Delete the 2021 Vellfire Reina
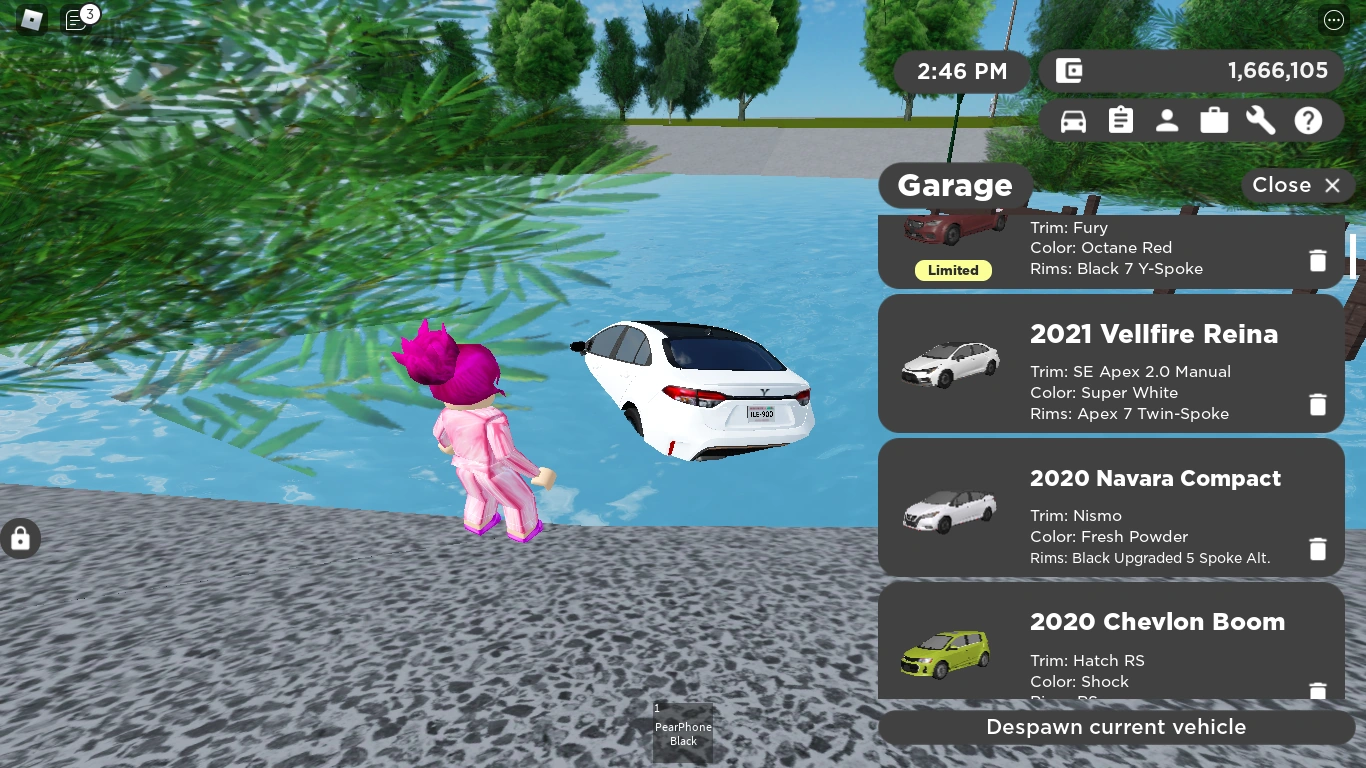1366x768 pixels. 1317,404
